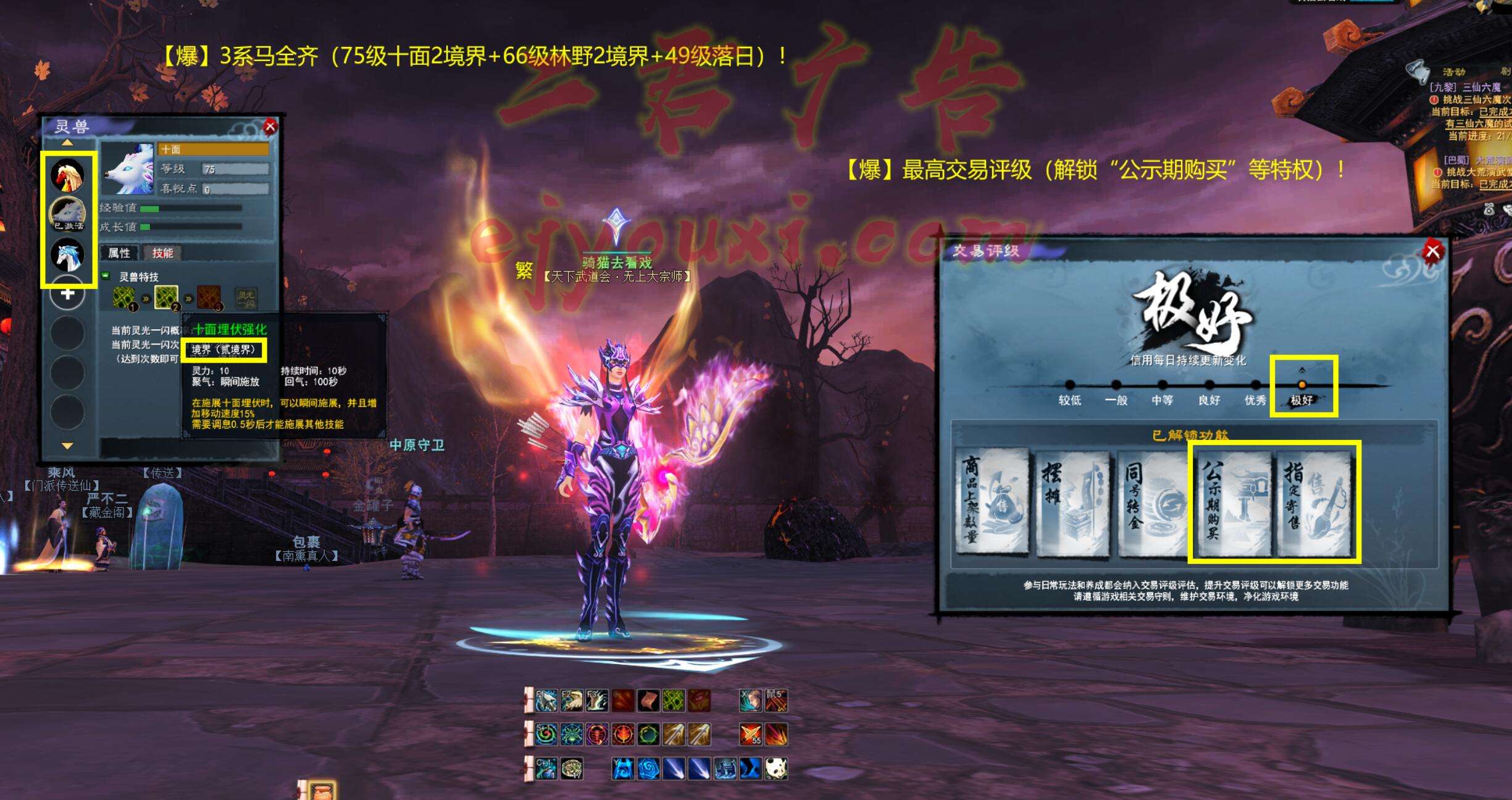The width and height of the screenshot is (1512, 800).
Task: Switch to the 属性 attributes tab
Action: 120,253
